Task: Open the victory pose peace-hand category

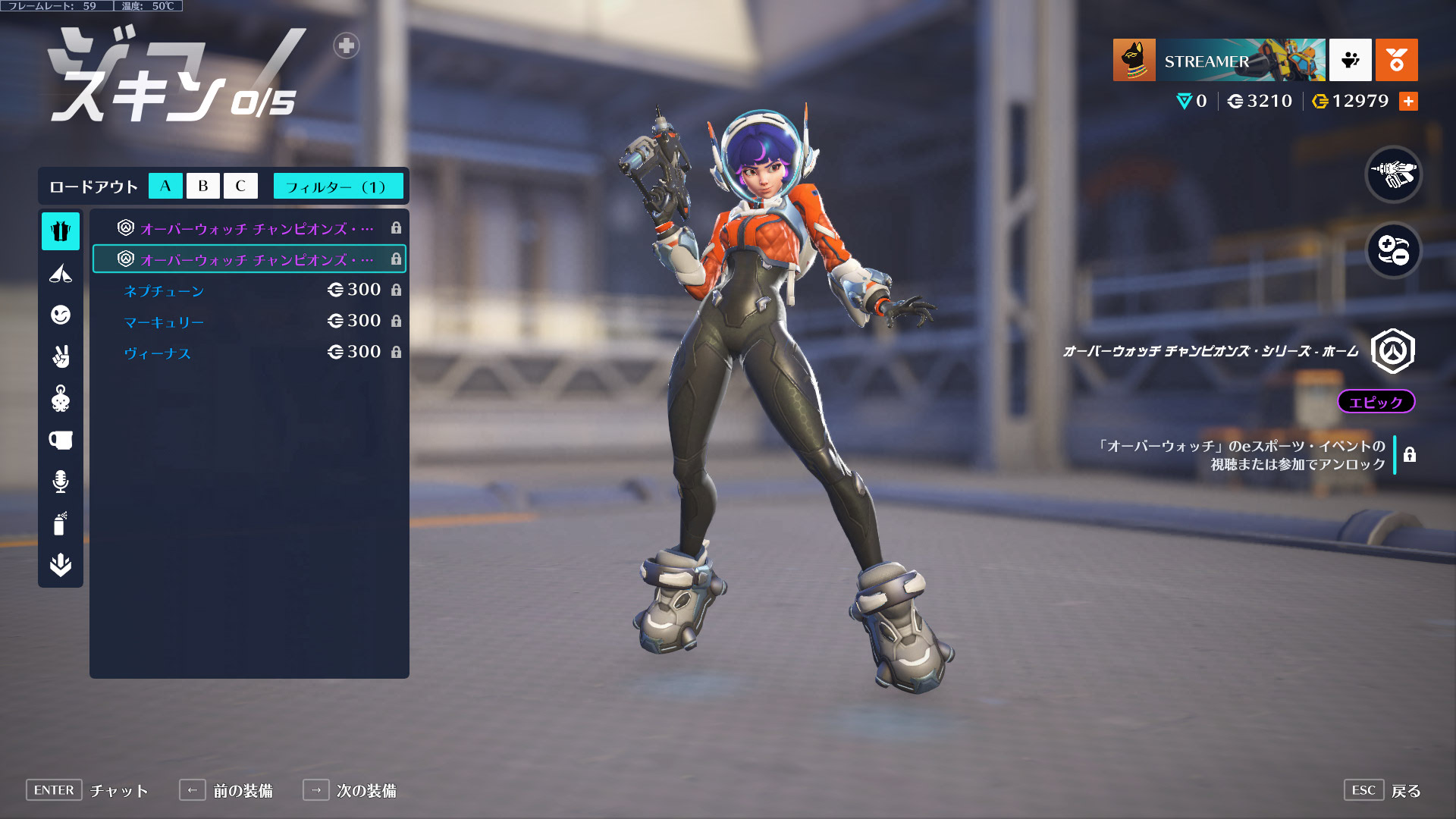Action: (61, 356)
